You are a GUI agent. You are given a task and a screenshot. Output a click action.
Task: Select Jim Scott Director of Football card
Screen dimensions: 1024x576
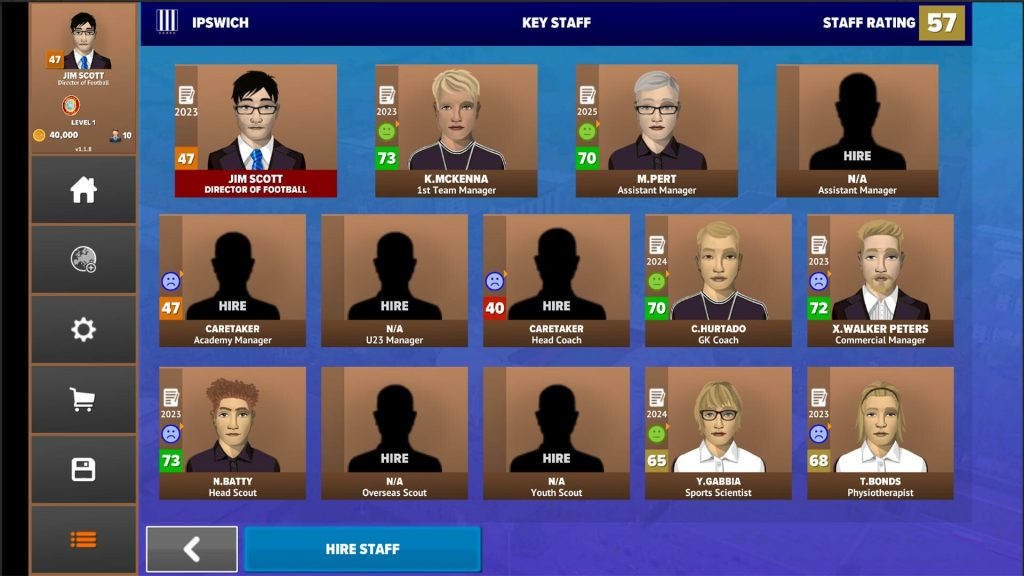coord(256,131)
